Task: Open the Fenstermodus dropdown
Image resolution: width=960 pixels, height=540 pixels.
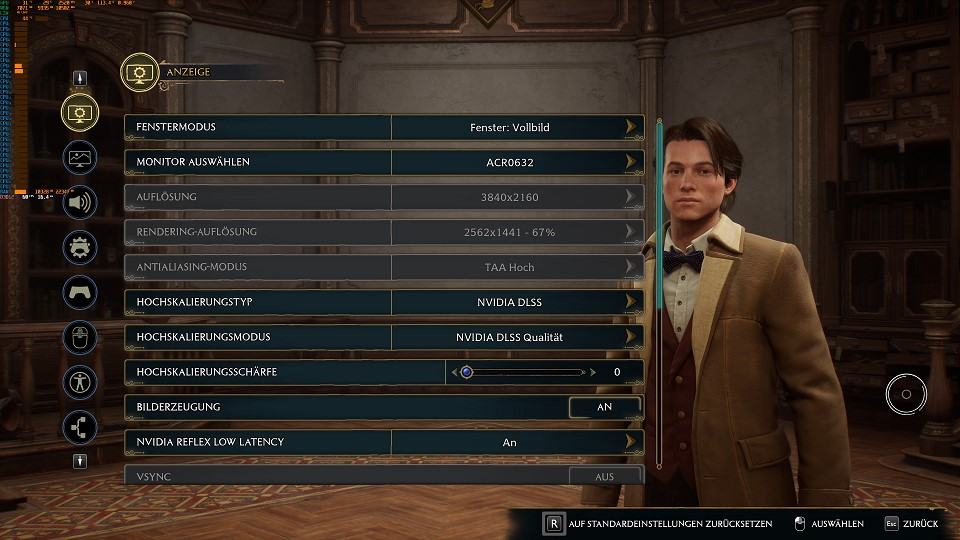Action: 509,127
